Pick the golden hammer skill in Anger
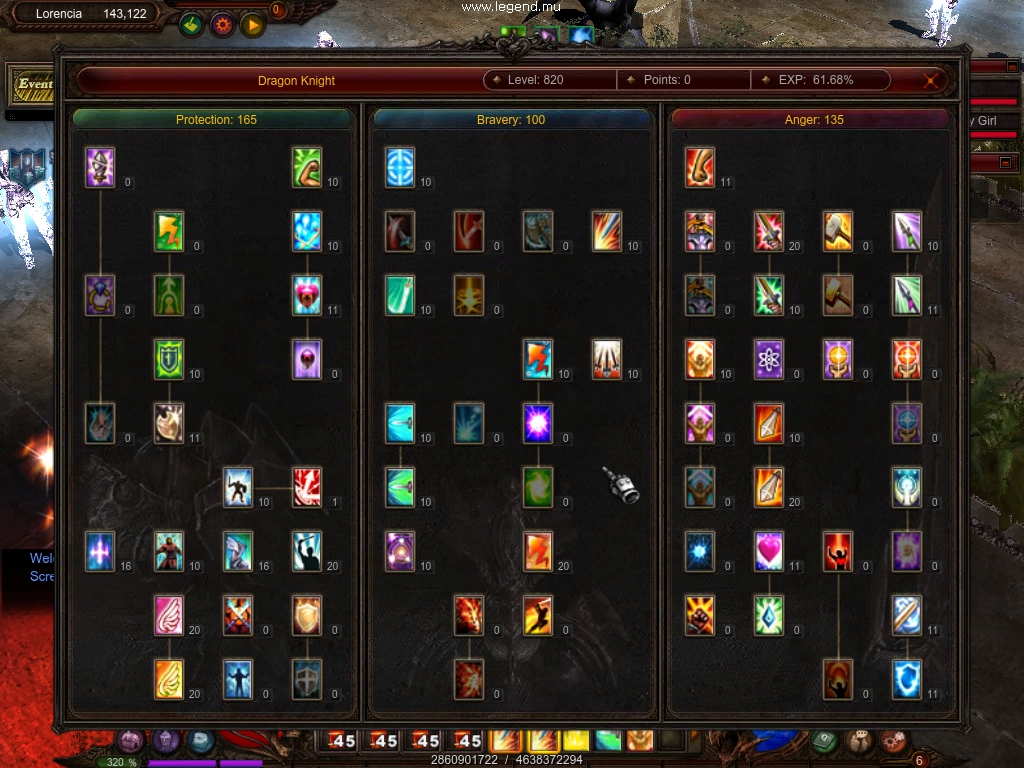The height and width of the screenshot is (768, 1024). coord(838,231)
